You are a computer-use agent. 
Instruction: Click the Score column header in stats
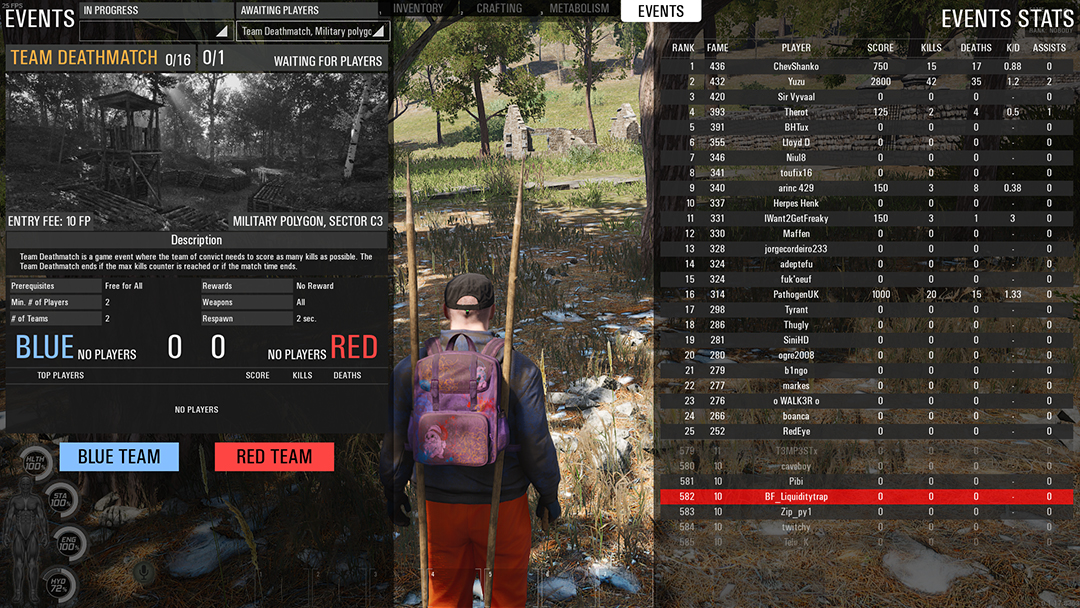coord(880,47)
